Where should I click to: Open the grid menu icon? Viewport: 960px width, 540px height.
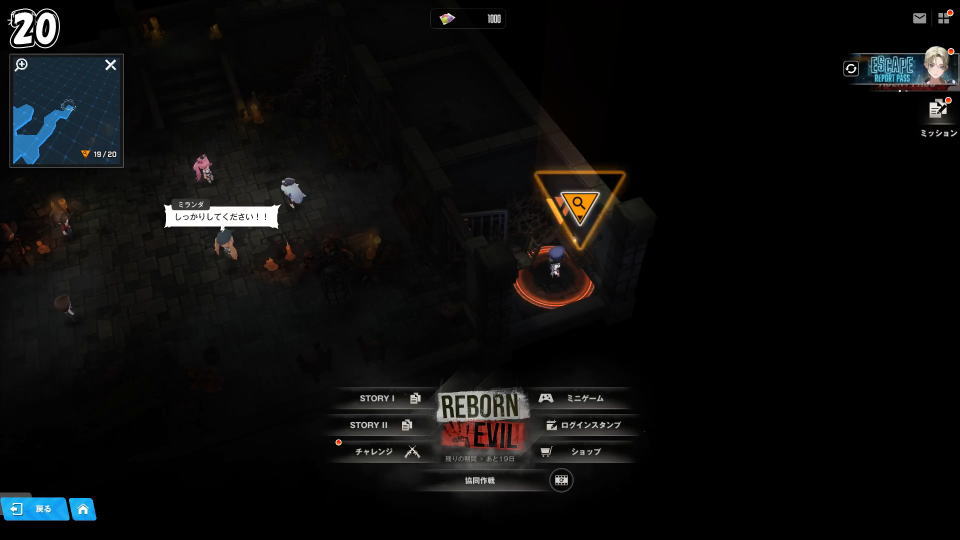point(943,18)
